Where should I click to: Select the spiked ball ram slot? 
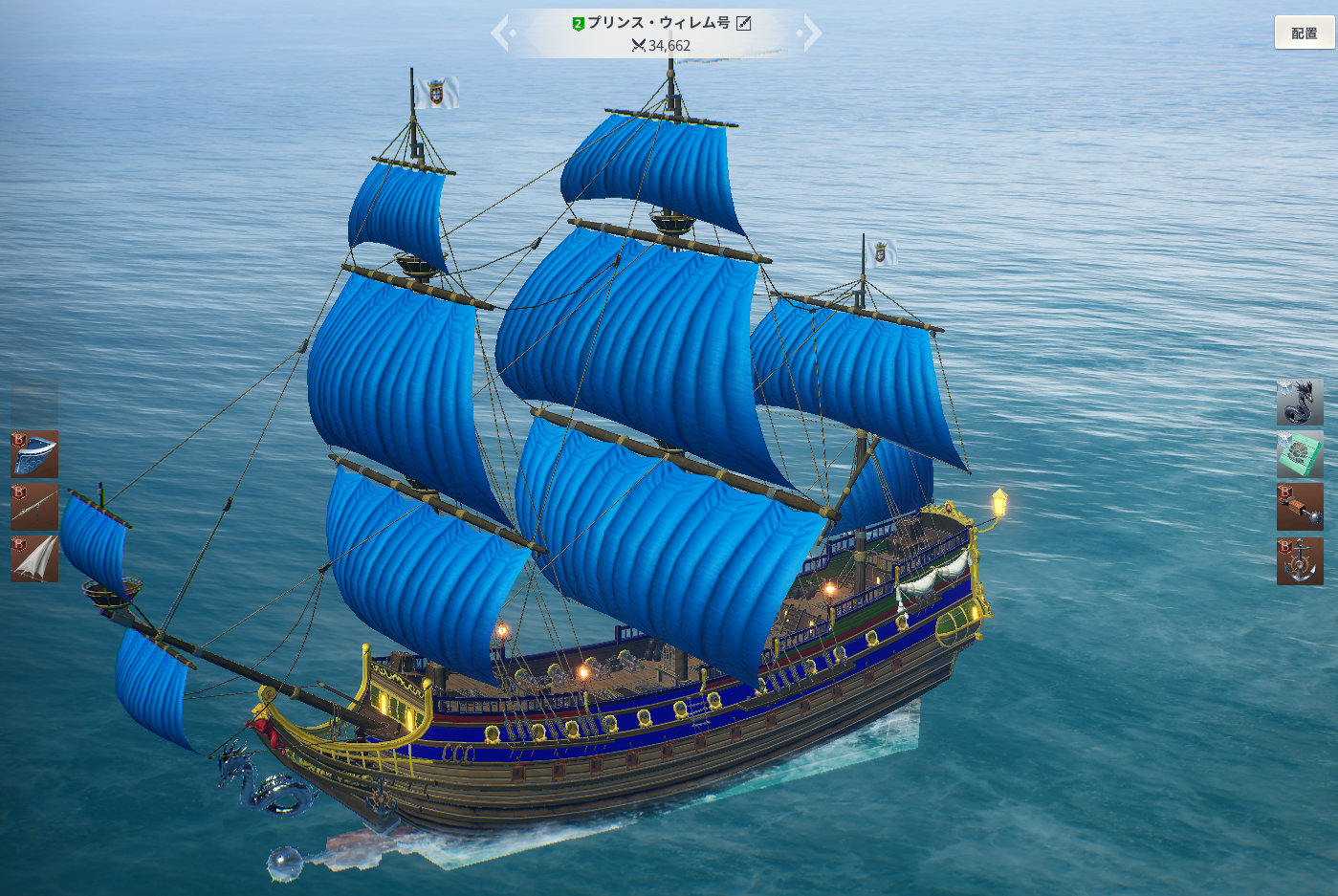(1300, 507)
